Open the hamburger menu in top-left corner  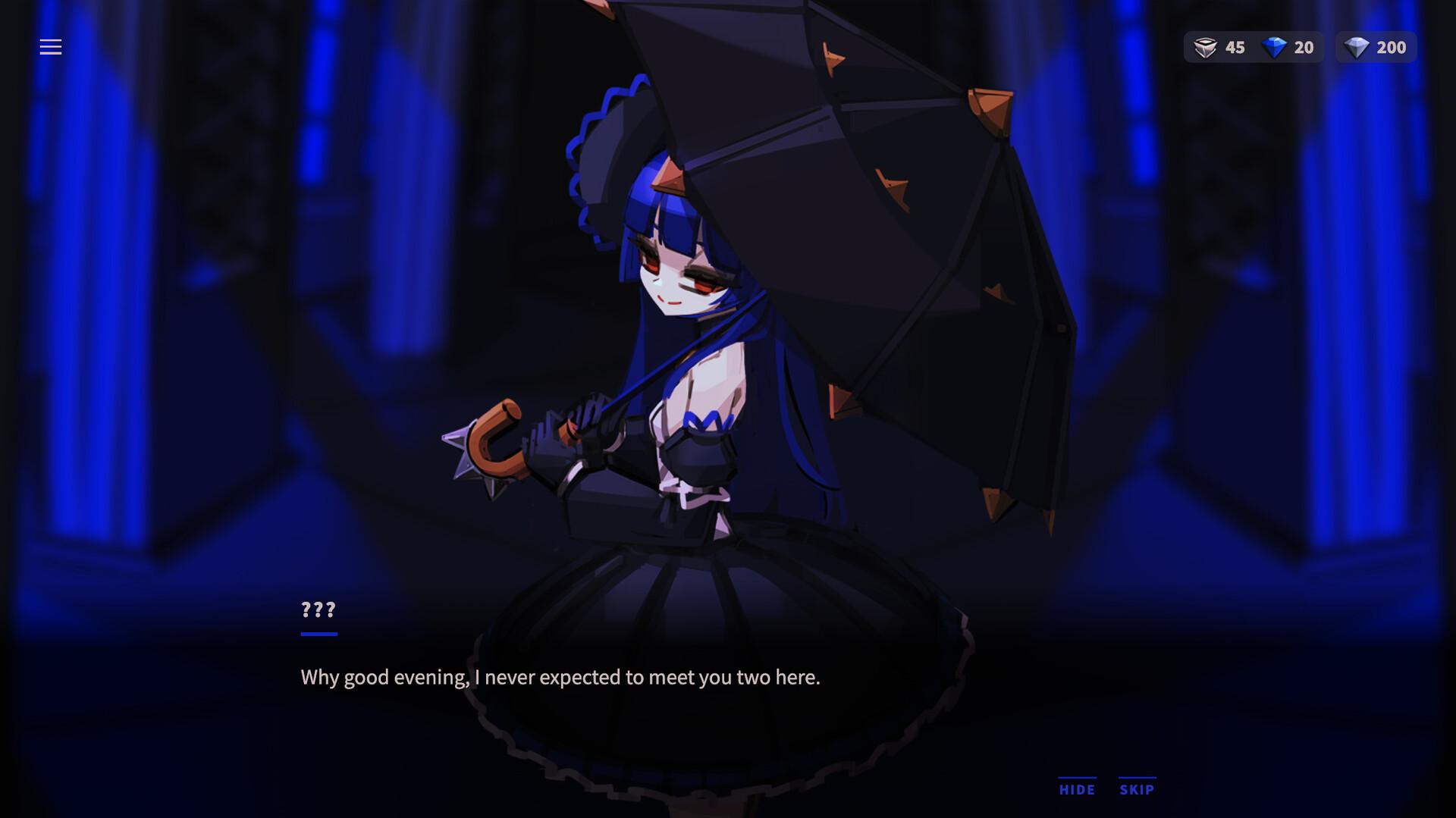tap(51, 47)
